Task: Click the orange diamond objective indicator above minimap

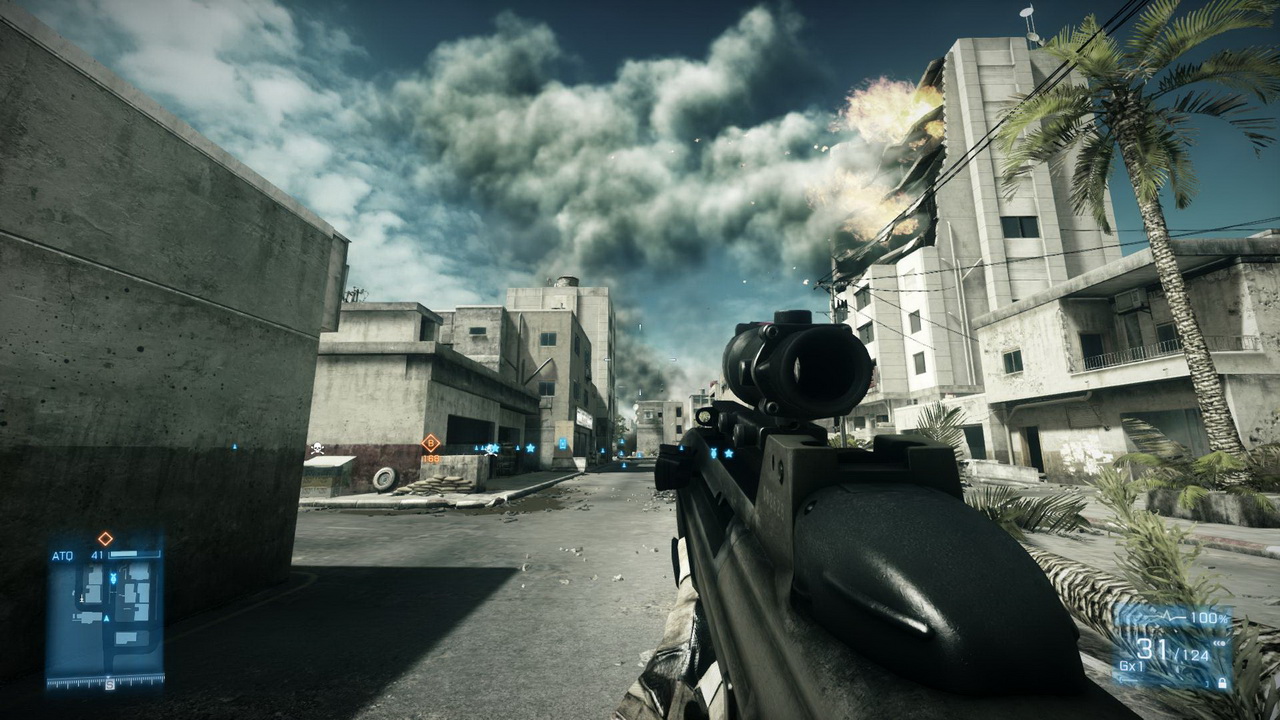Action: (x=105, y=538)
